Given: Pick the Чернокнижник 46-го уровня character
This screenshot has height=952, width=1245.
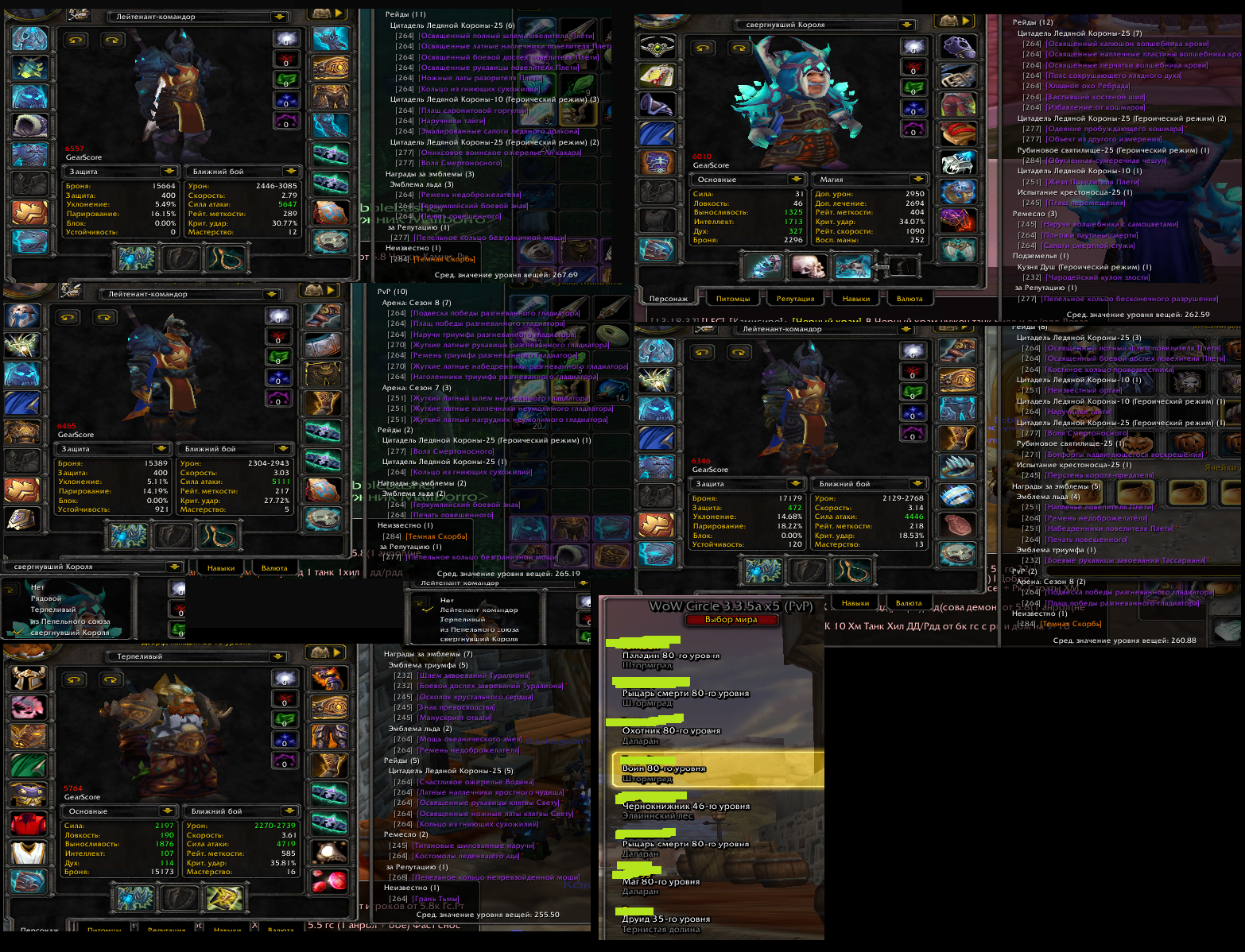Looking at the screenshot, I should (685, 807).
